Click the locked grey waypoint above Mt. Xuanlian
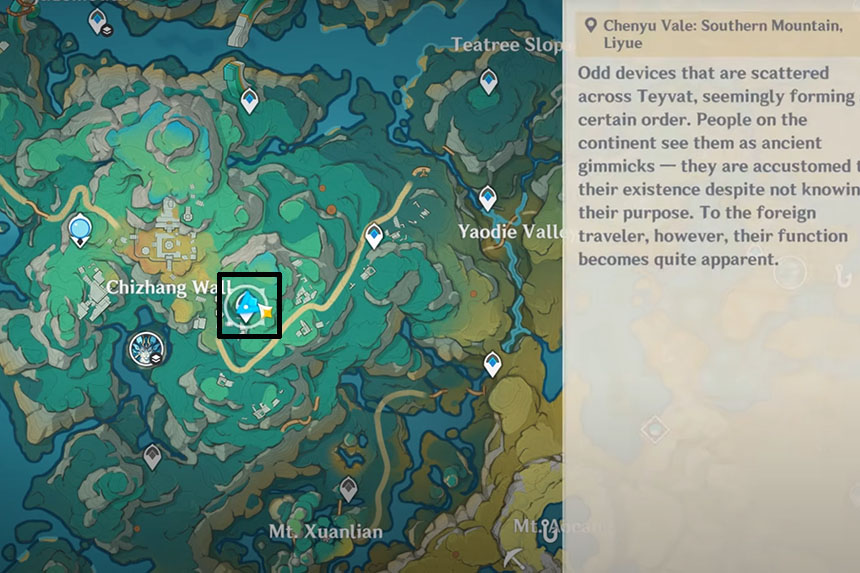860x573 pixels. (x=348, y=490)
